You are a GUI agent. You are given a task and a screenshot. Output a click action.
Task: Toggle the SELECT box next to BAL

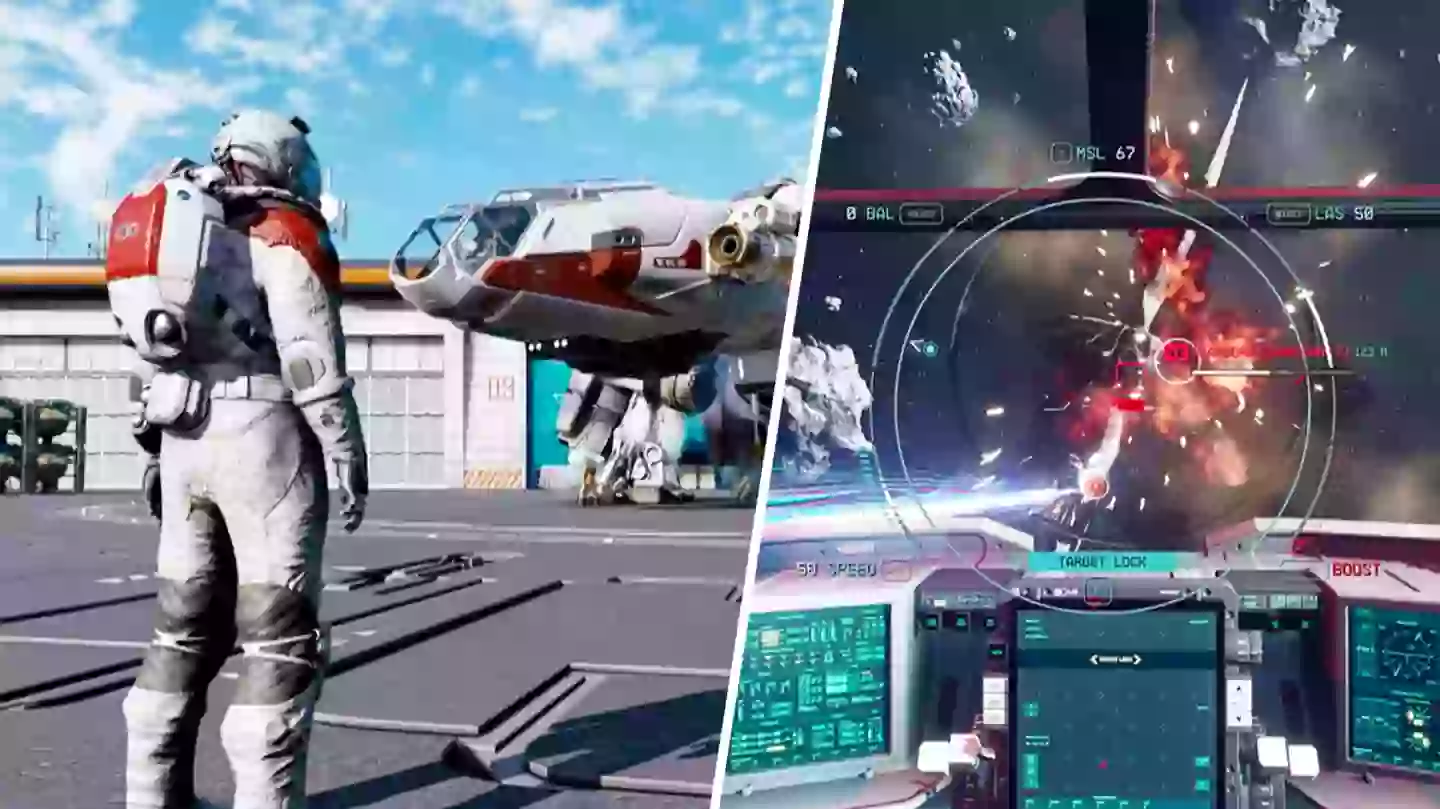(922, 213)
